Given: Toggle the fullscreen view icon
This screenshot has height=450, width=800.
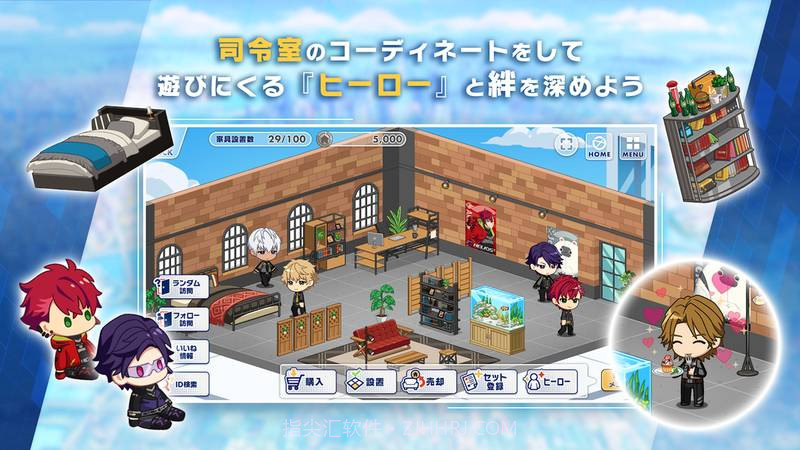Looking at the screenshot, I should [567, 144].
